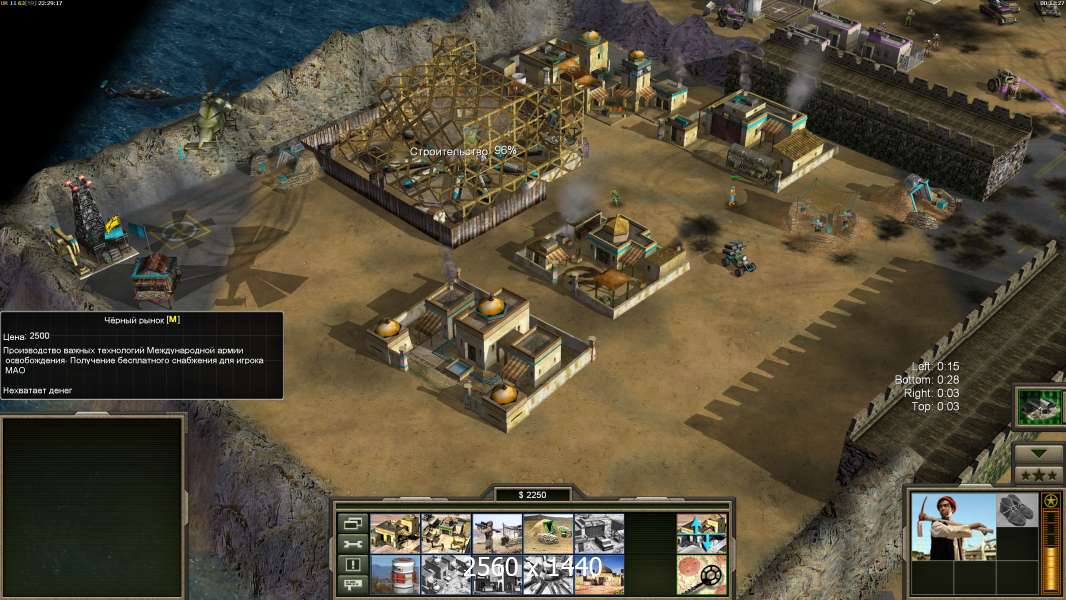The height and width of the screenshot is (600, 1066).
Task: Select the tunnel network build icon
Action: [x=548, y=533]
